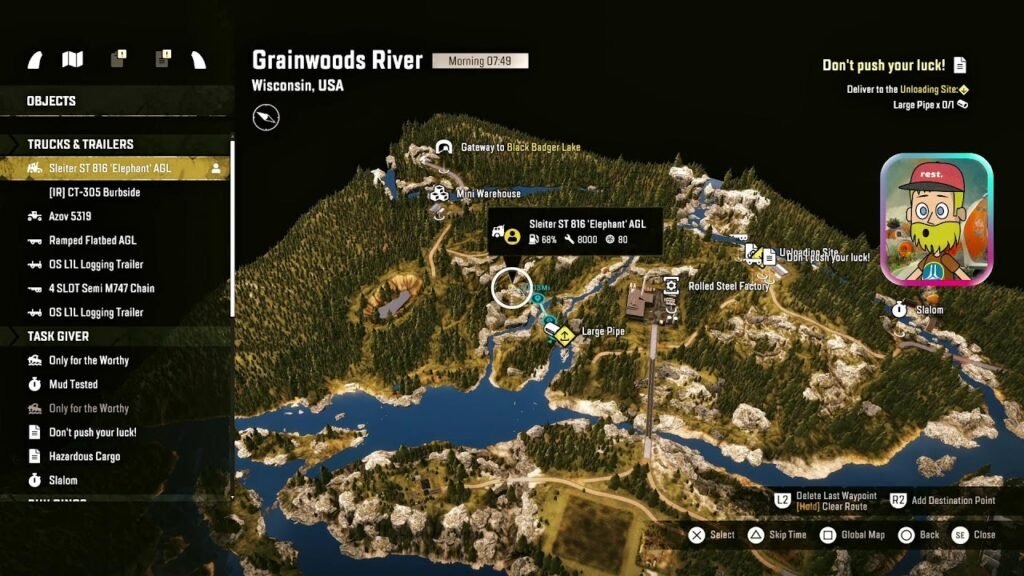Select Don't push your luck! in the sidebar
The width and height of the screenshot is (1024, 576).
point(92,432)
